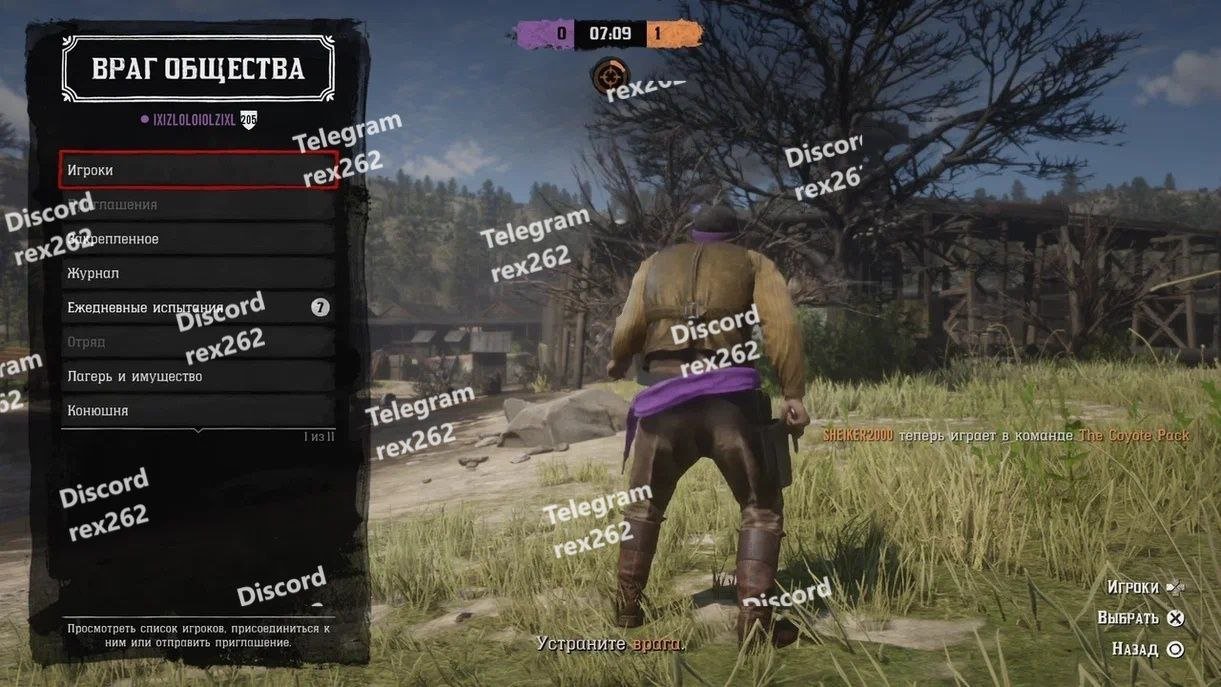Open the Закрепленное menu entry
1221x687 pixels.
(198, 239)
